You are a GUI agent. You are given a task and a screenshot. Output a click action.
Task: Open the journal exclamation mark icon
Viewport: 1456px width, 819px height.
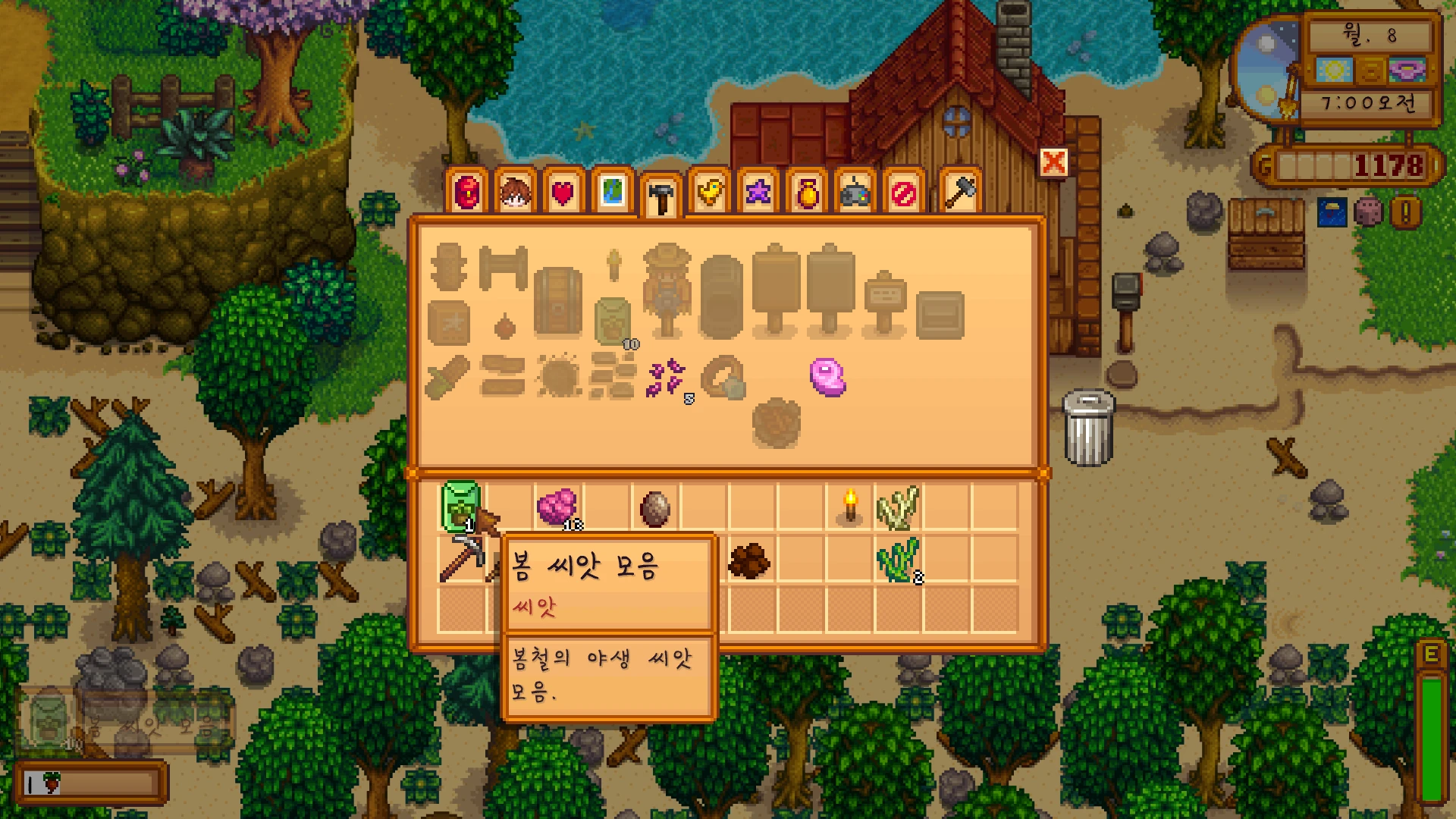tap(1405, 213)
